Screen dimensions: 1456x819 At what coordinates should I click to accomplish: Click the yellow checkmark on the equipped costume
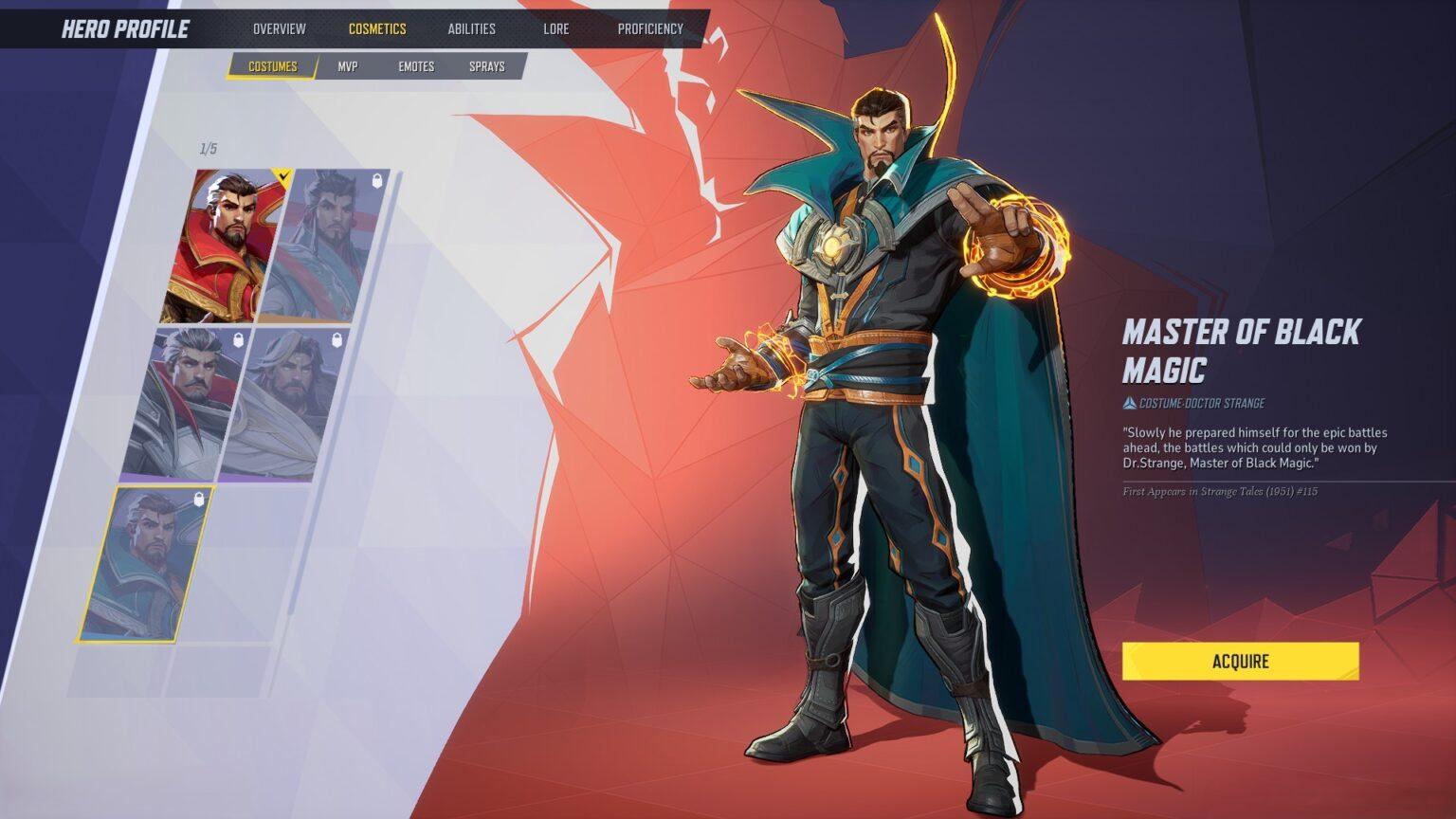click(282, 174)
